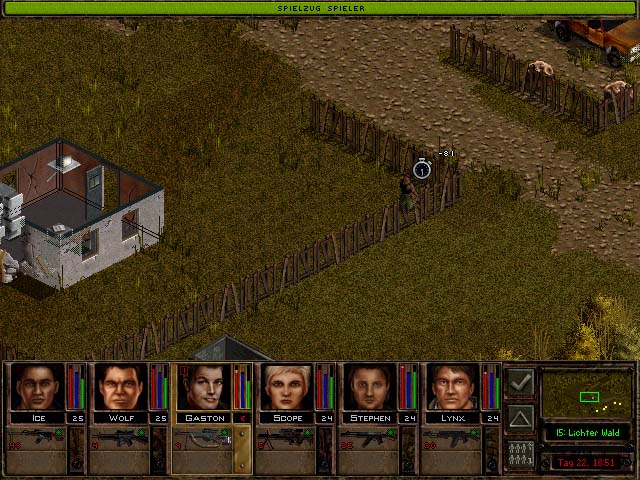Click the triangle button

[x=520, y=417]
